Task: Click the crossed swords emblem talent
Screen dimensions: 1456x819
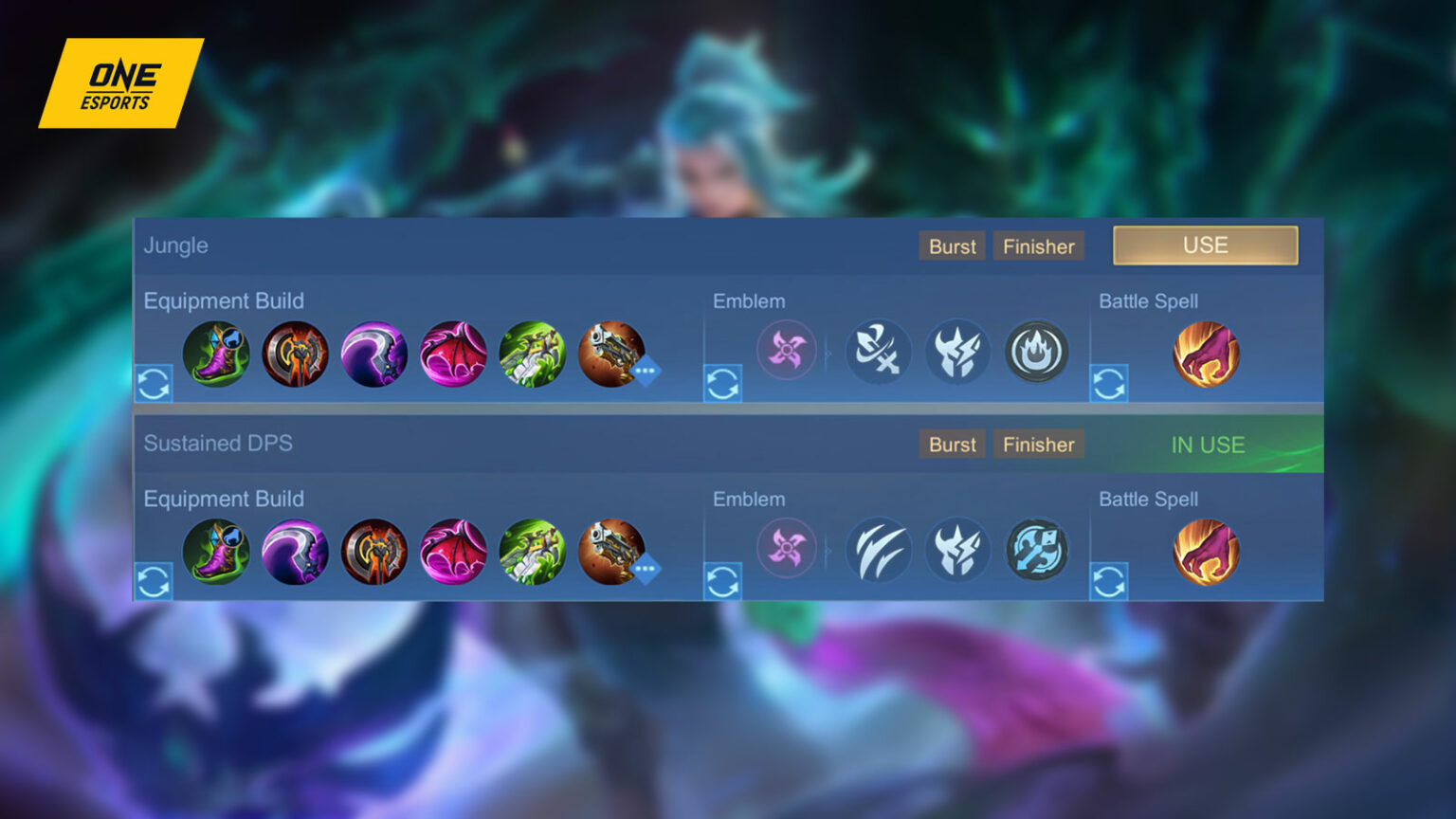Action: 879,352
